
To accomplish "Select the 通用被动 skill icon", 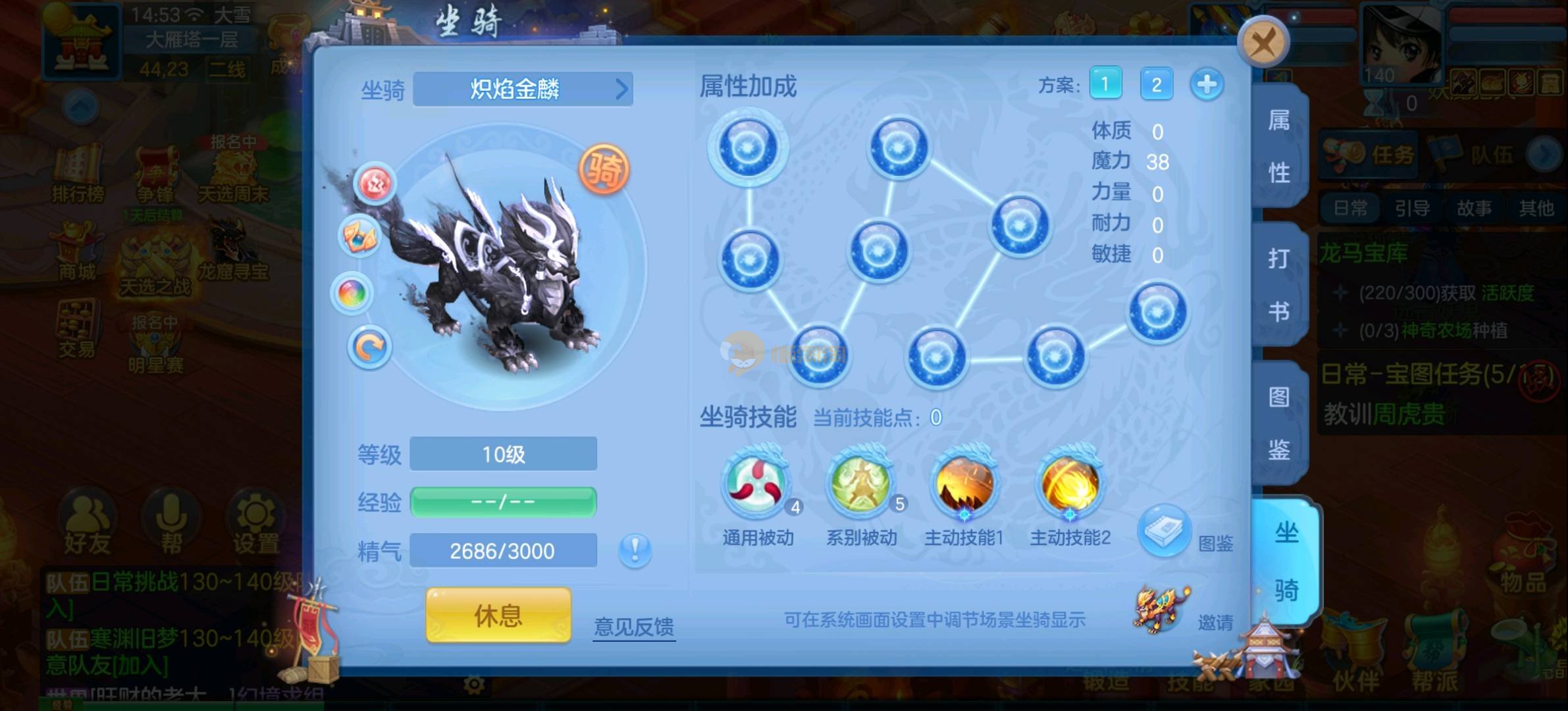I will coord(757,484).
